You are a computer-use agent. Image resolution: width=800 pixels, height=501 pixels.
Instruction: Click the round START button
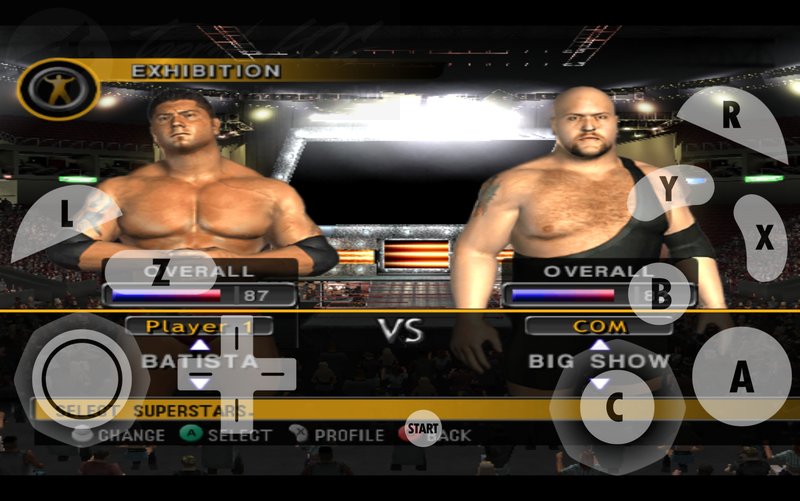(x=424, y=428)
